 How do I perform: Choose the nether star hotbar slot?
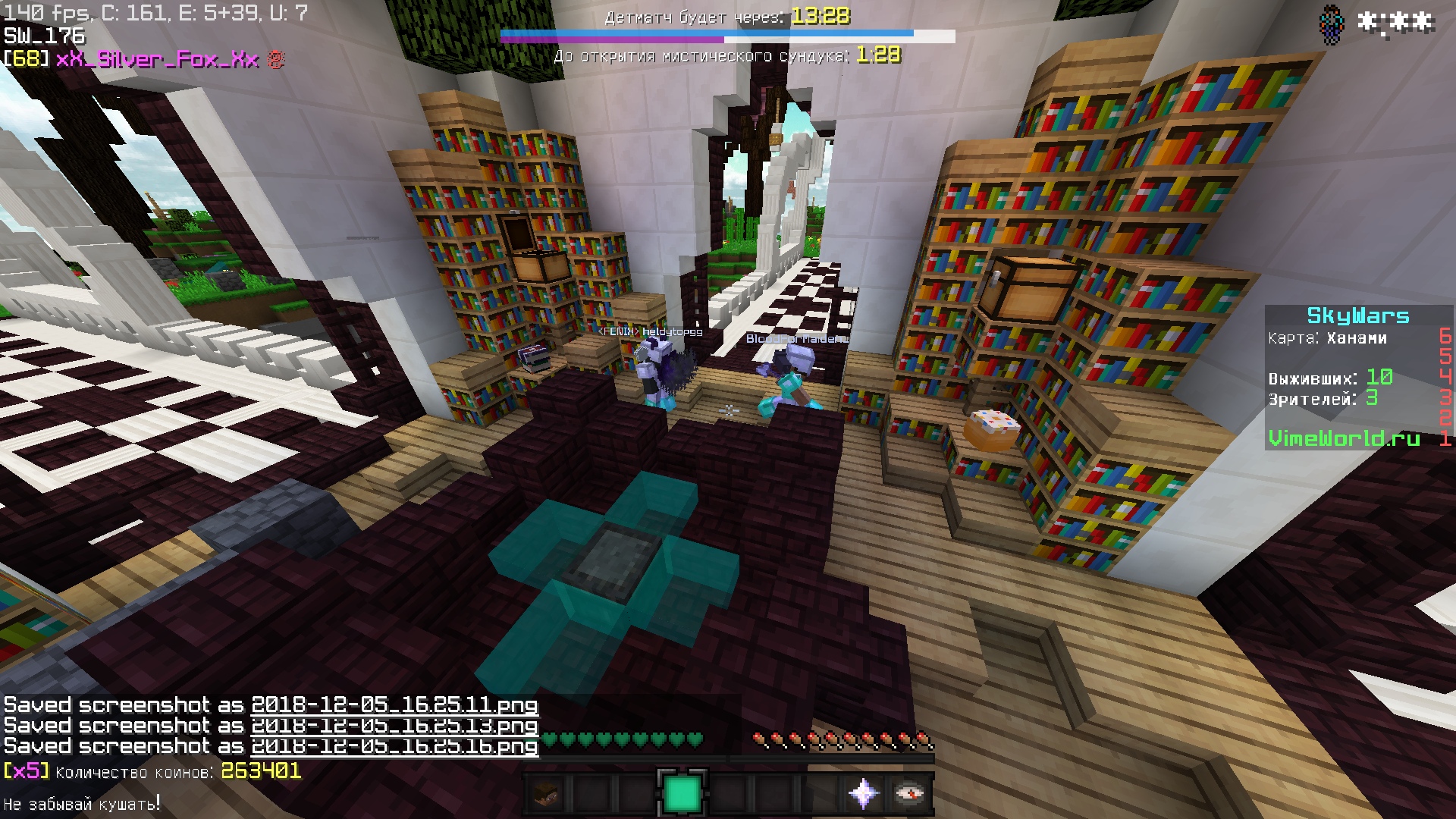(x=864, y=794)
